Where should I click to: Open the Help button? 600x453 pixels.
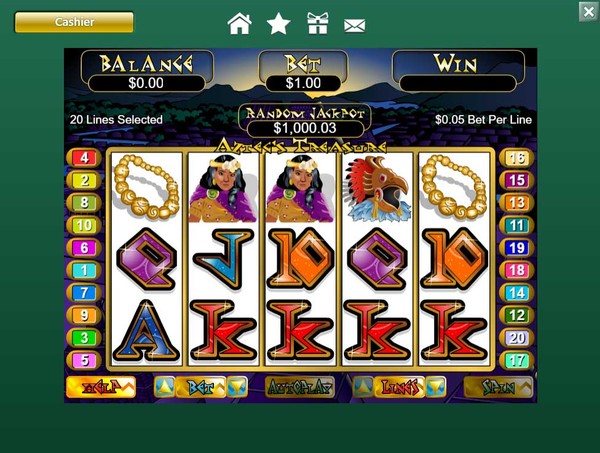tap(100, 388)
